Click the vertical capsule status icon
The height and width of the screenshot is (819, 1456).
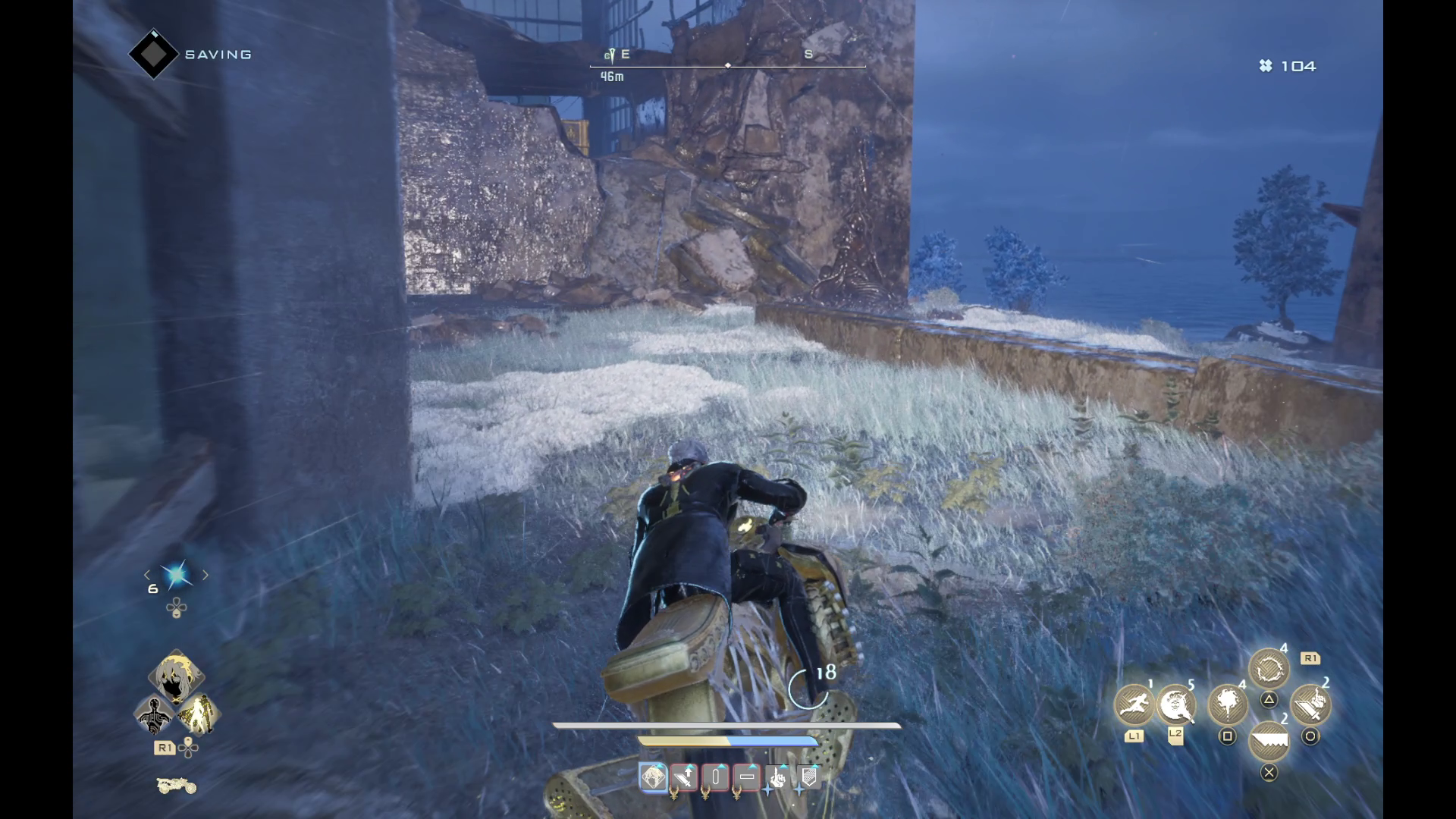coord(715,777)
